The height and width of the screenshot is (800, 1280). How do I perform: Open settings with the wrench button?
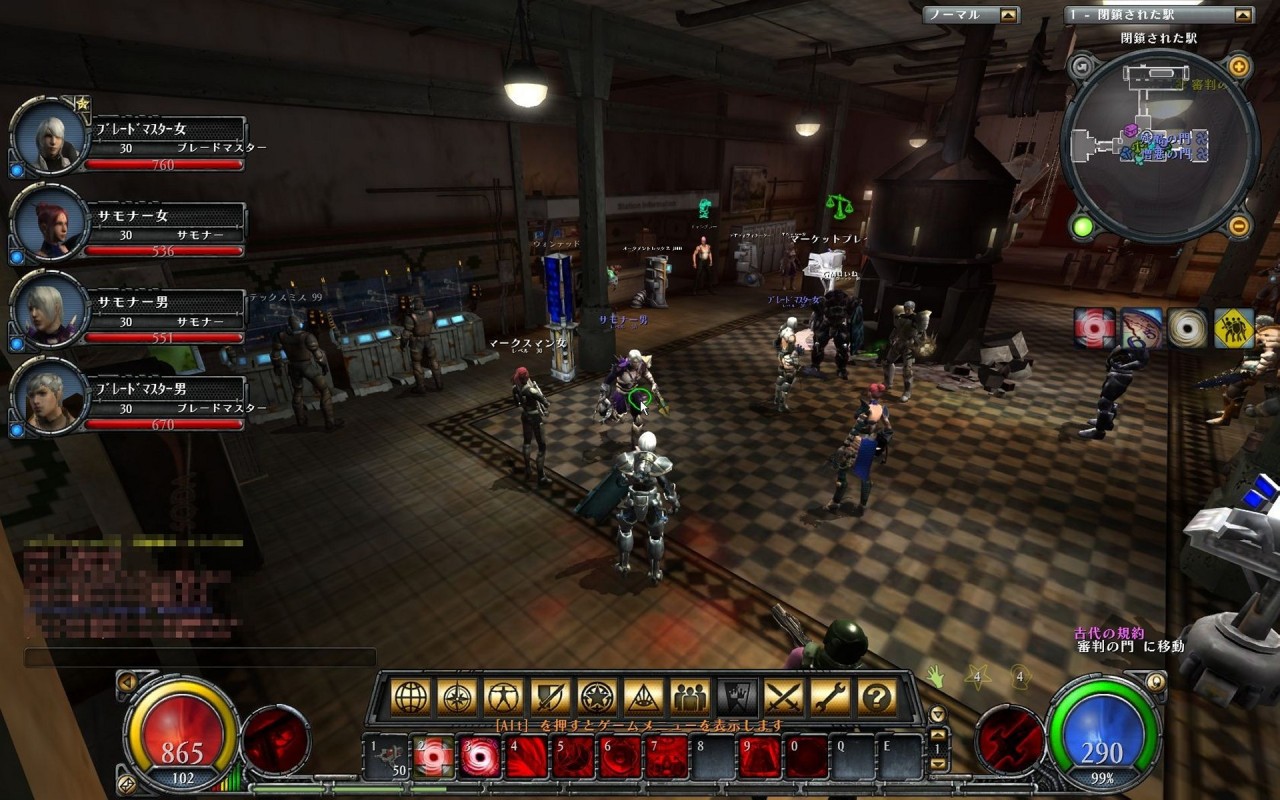[x=830, y=697]
